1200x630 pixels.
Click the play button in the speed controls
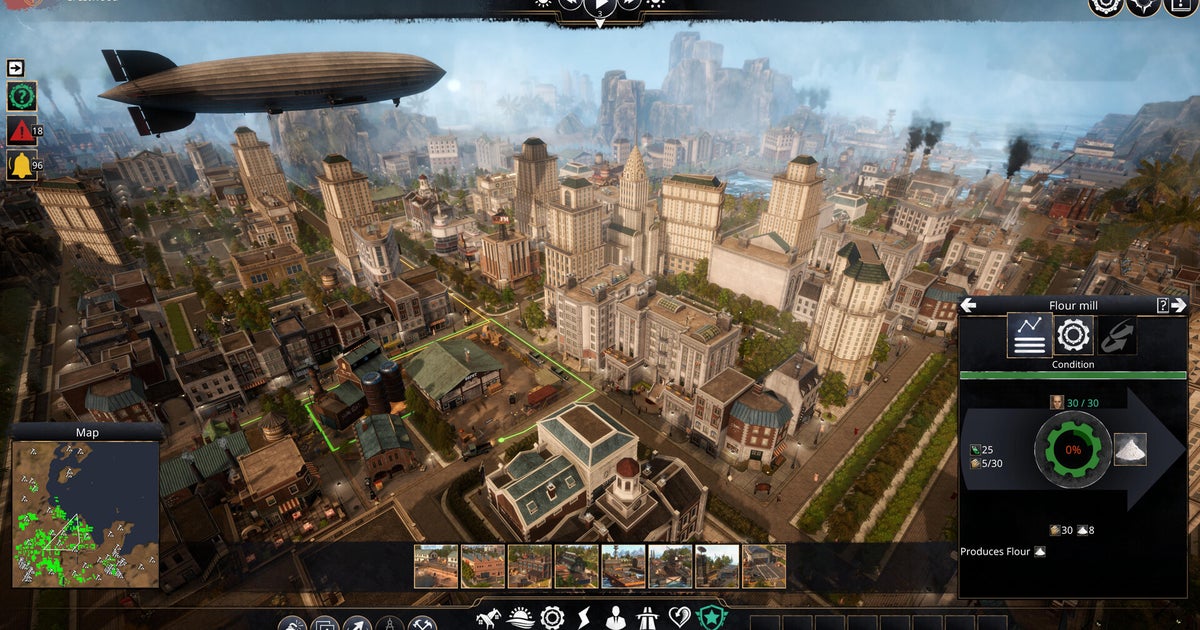tap(600, 4)
